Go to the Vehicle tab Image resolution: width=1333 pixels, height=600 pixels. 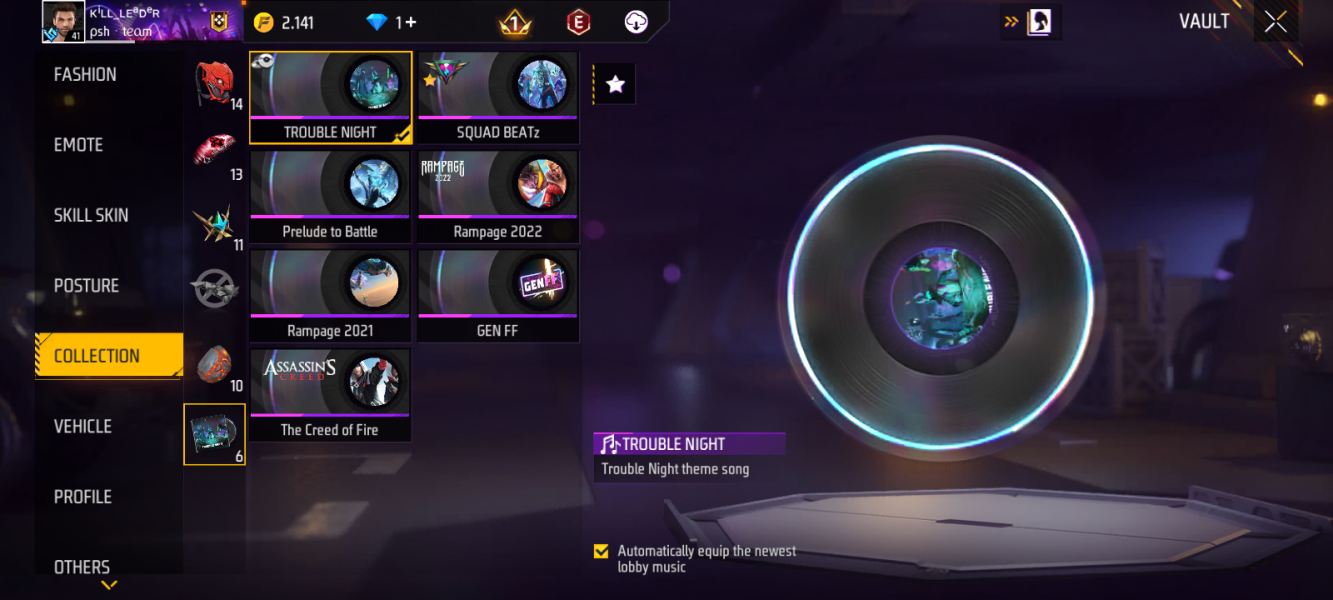click(83, 426)
